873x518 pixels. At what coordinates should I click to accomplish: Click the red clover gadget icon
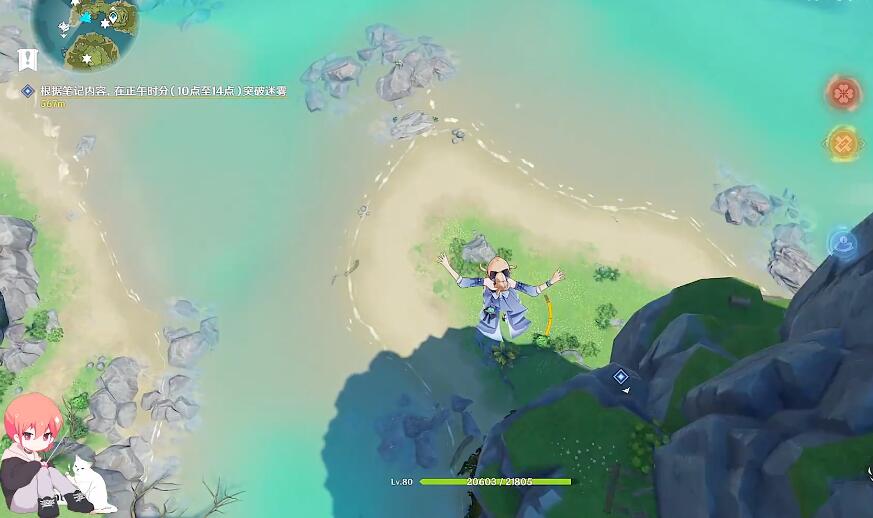(x=844, y=94)
